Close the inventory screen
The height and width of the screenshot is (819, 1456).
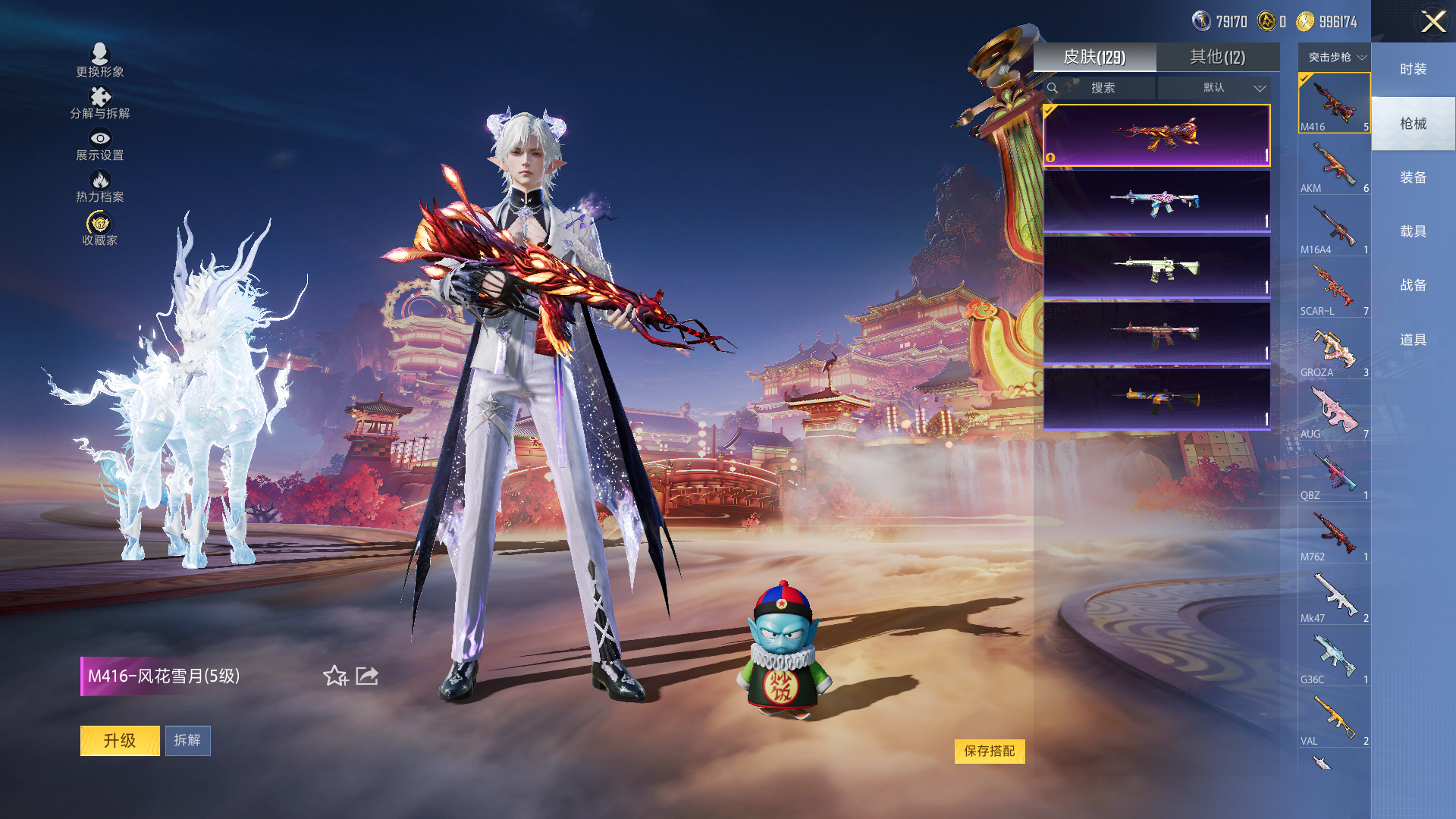tap(1432, 21)
